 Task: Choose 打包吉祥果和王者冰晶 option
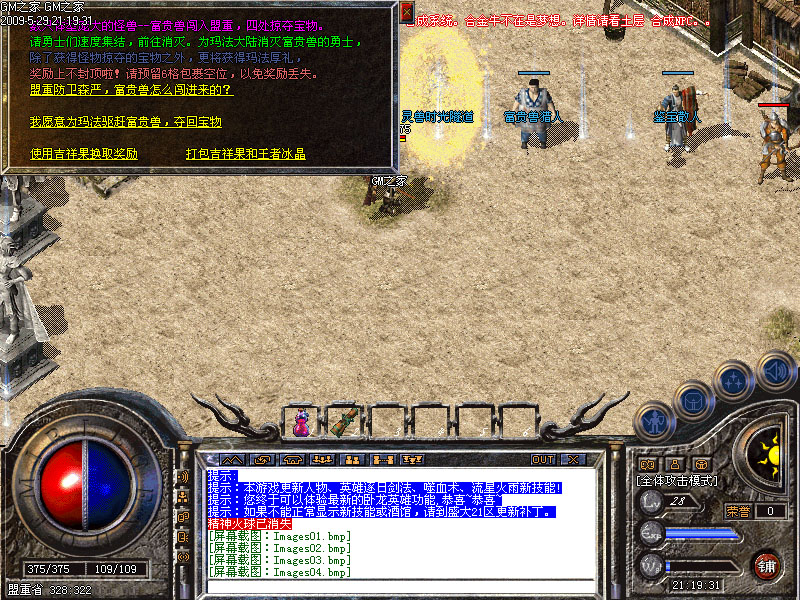[245, 155]
